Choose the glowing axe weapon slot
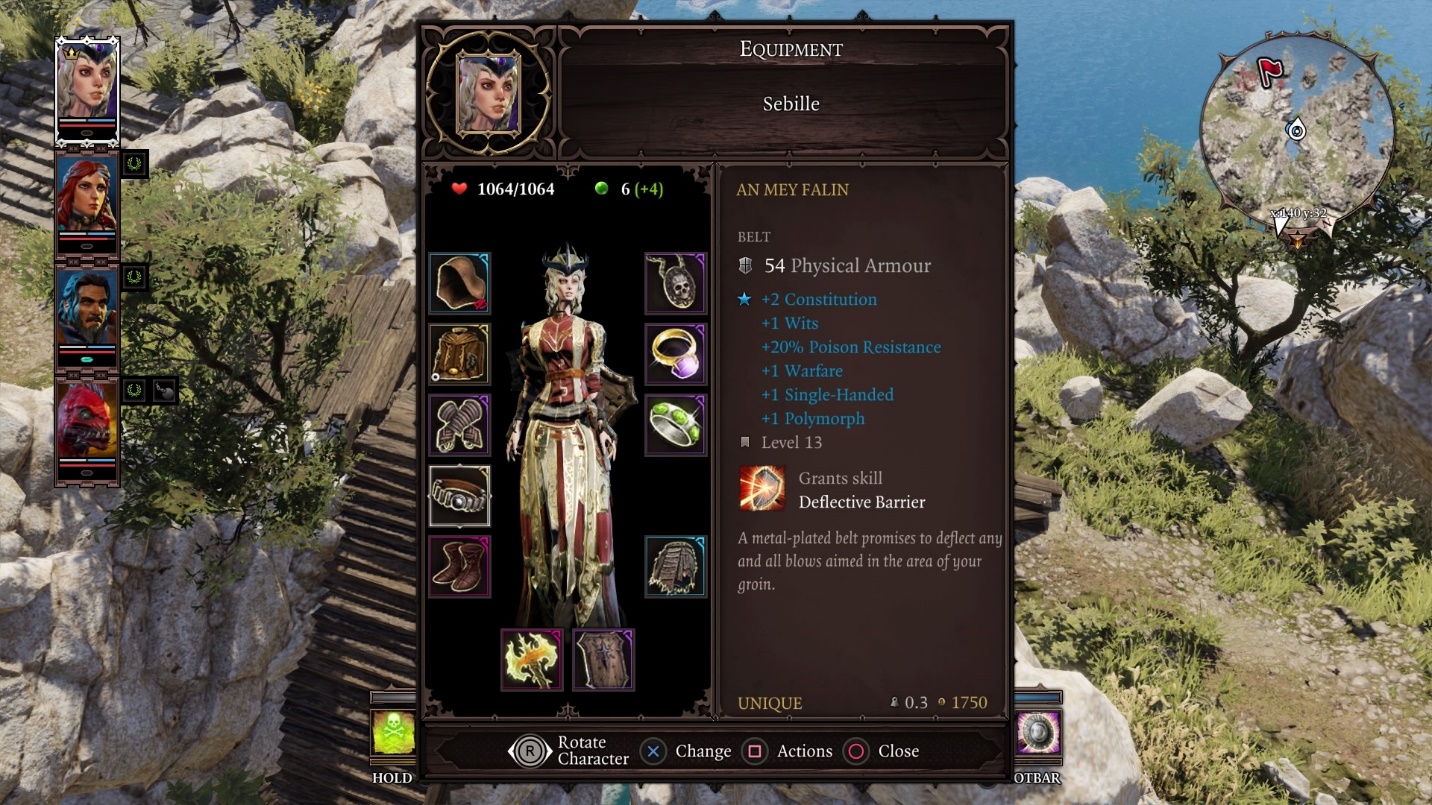This screenshot has height=805, width=1432. click(x=532, y=660)
